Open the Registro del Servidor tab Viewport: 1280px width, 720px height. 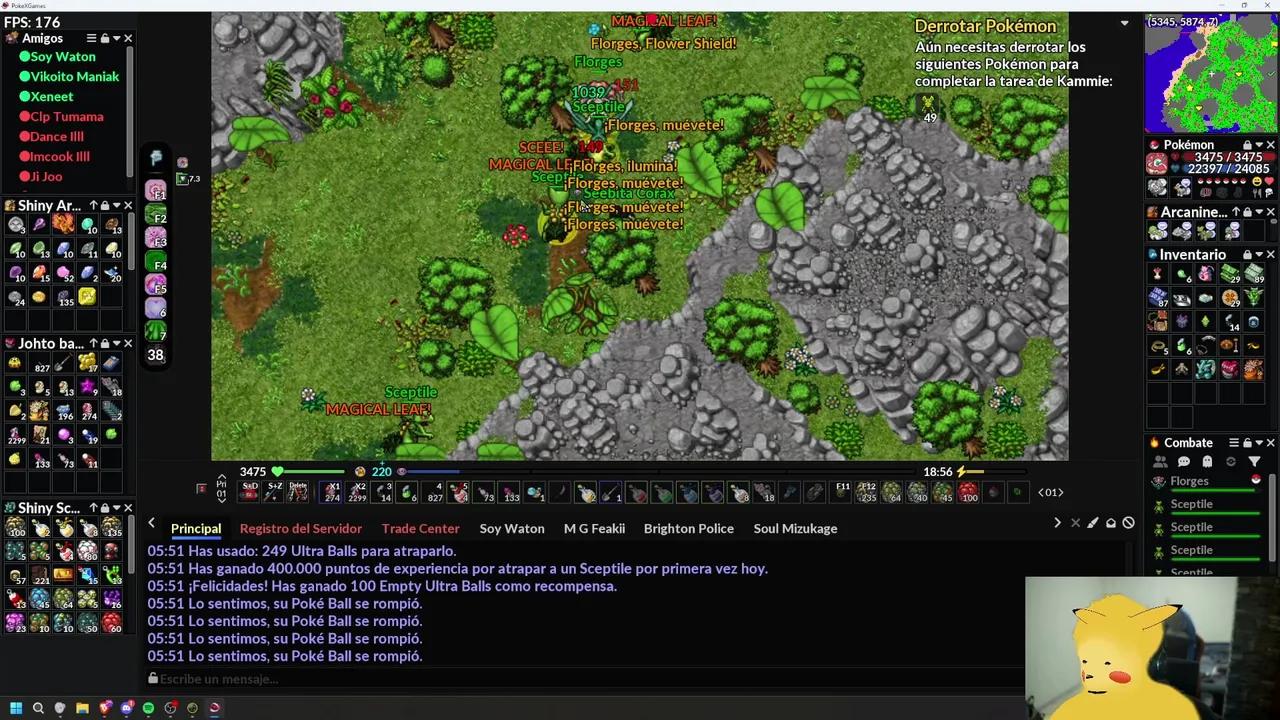(x=300, y=528)
